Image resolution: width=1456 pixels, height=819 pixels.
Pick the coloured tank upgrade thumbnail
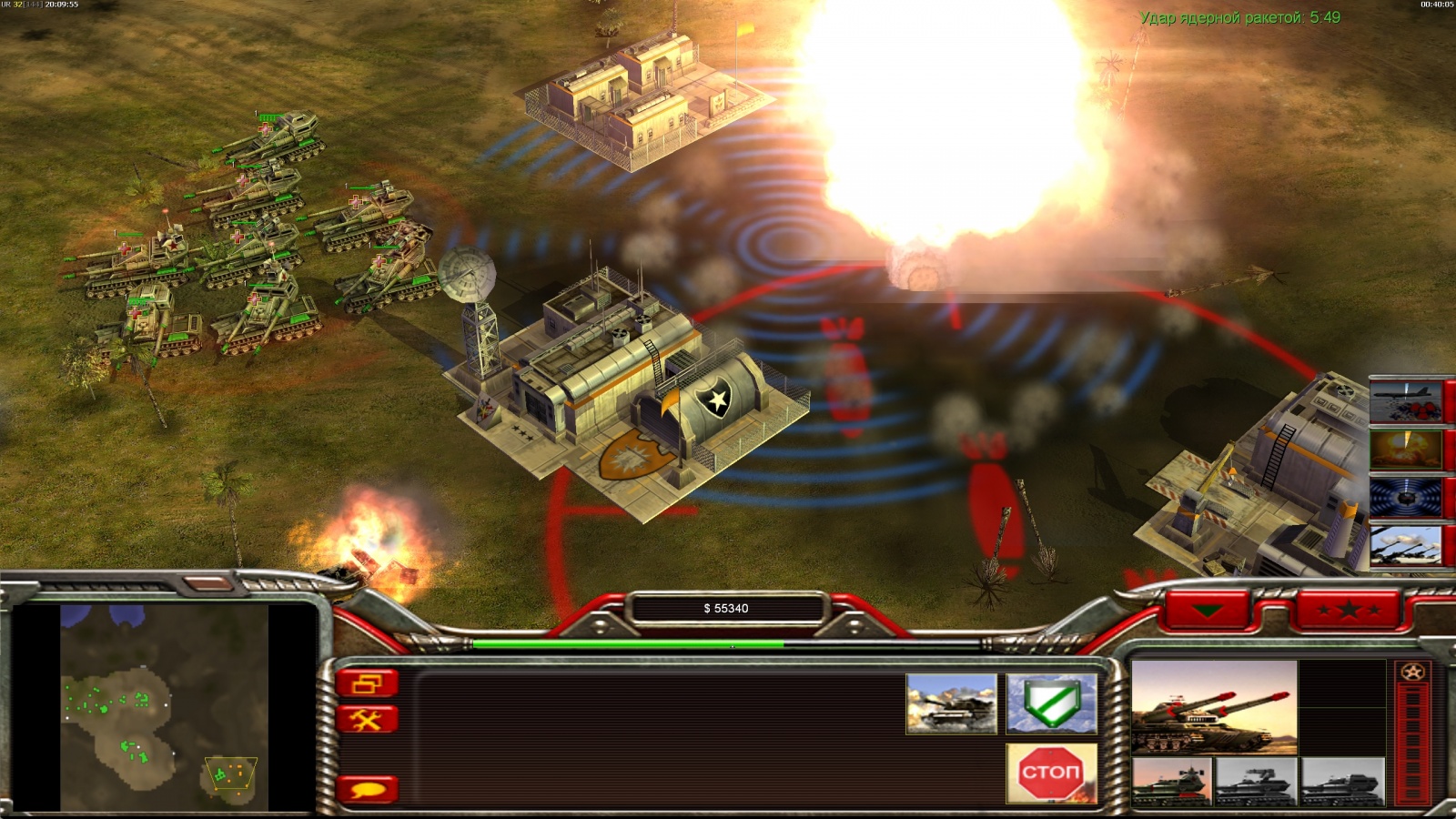pos(1171,783)
